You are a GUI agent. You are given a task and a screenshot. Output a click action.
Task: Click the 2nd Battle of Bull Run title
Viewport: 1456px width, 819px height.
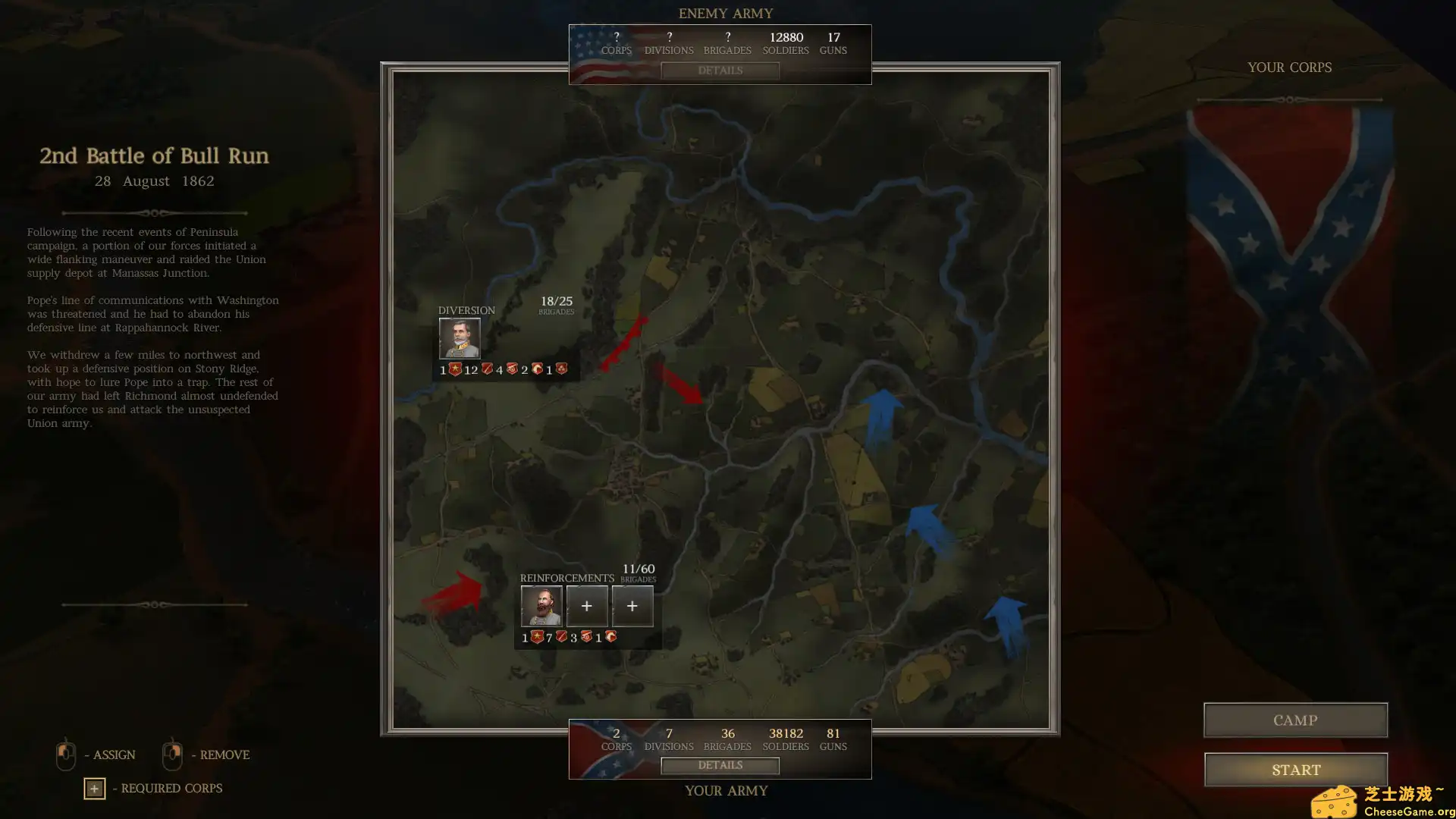(x=153, y=156)
